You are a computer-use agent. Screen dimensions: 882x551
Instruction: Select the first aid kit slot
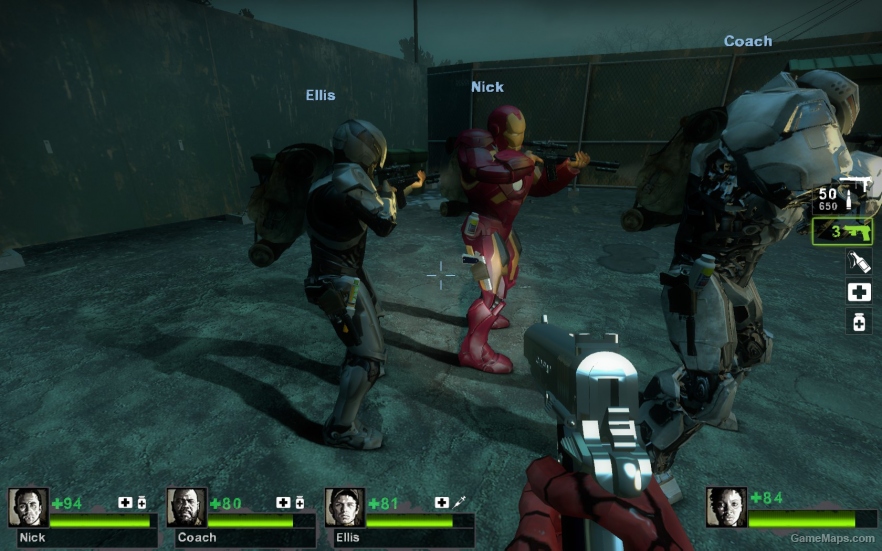pos(858,292)
